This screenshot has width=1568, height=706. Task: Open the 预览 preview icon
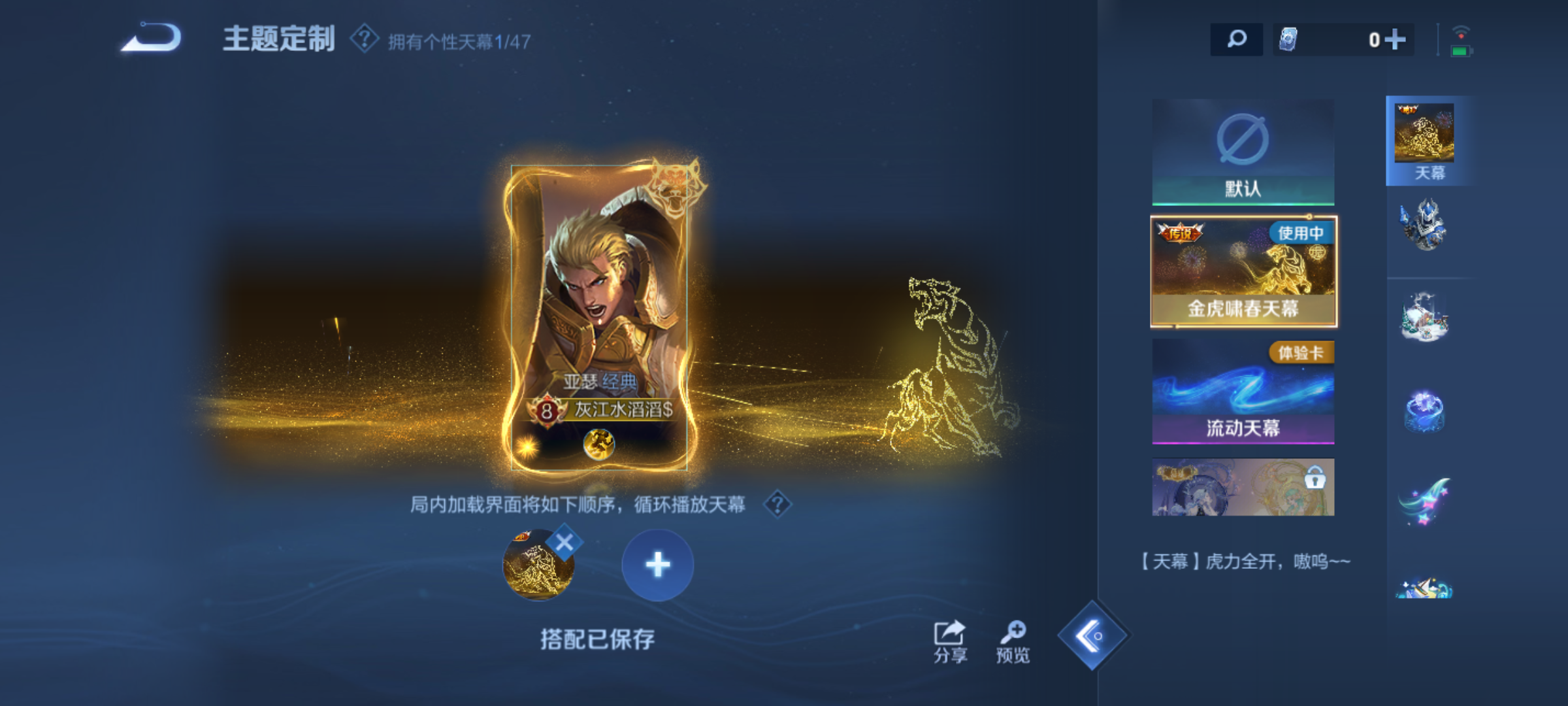(x=1017, y=632)
